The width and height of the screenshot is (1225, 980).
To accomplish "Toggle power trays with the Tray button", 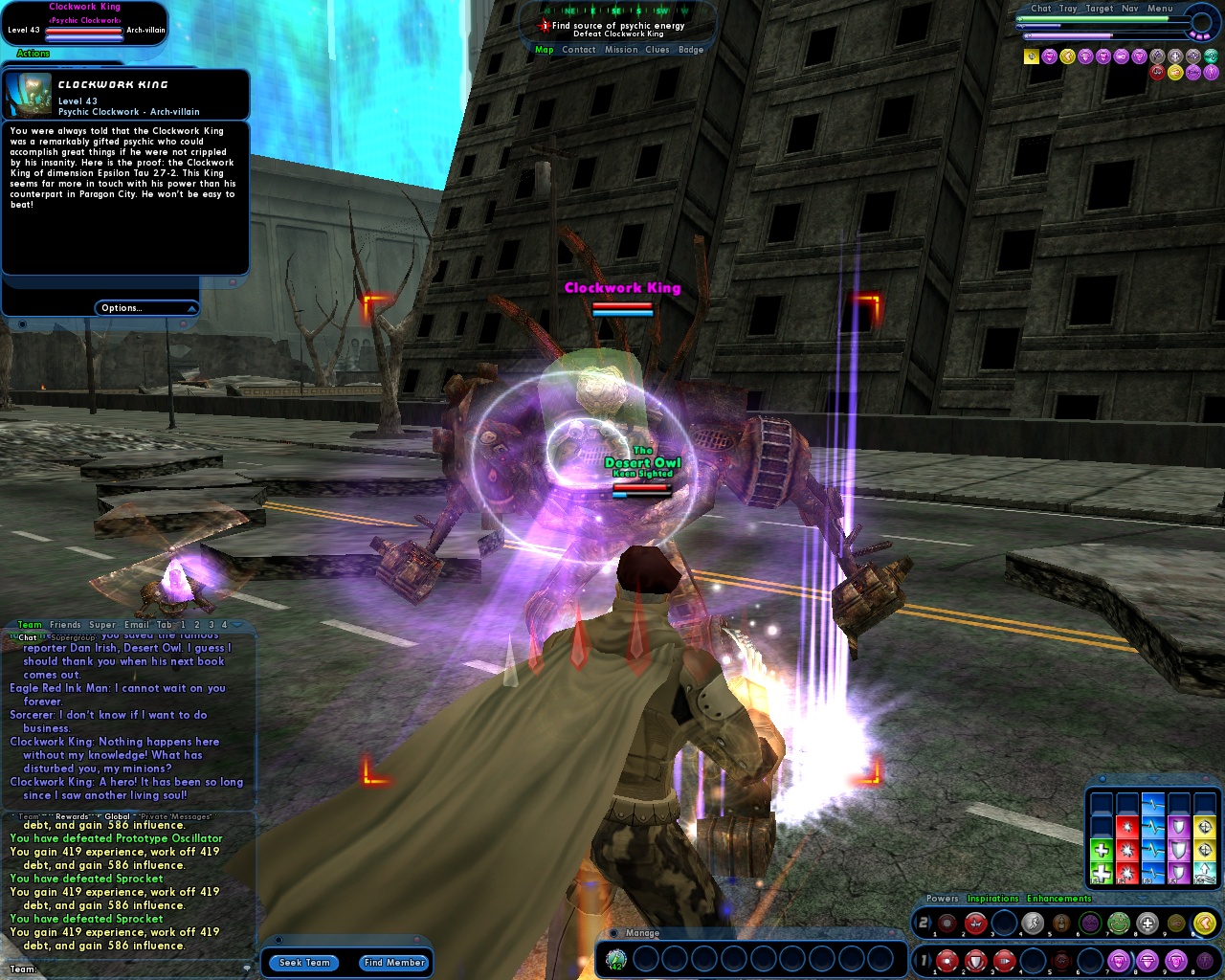I will [1069, 9].
